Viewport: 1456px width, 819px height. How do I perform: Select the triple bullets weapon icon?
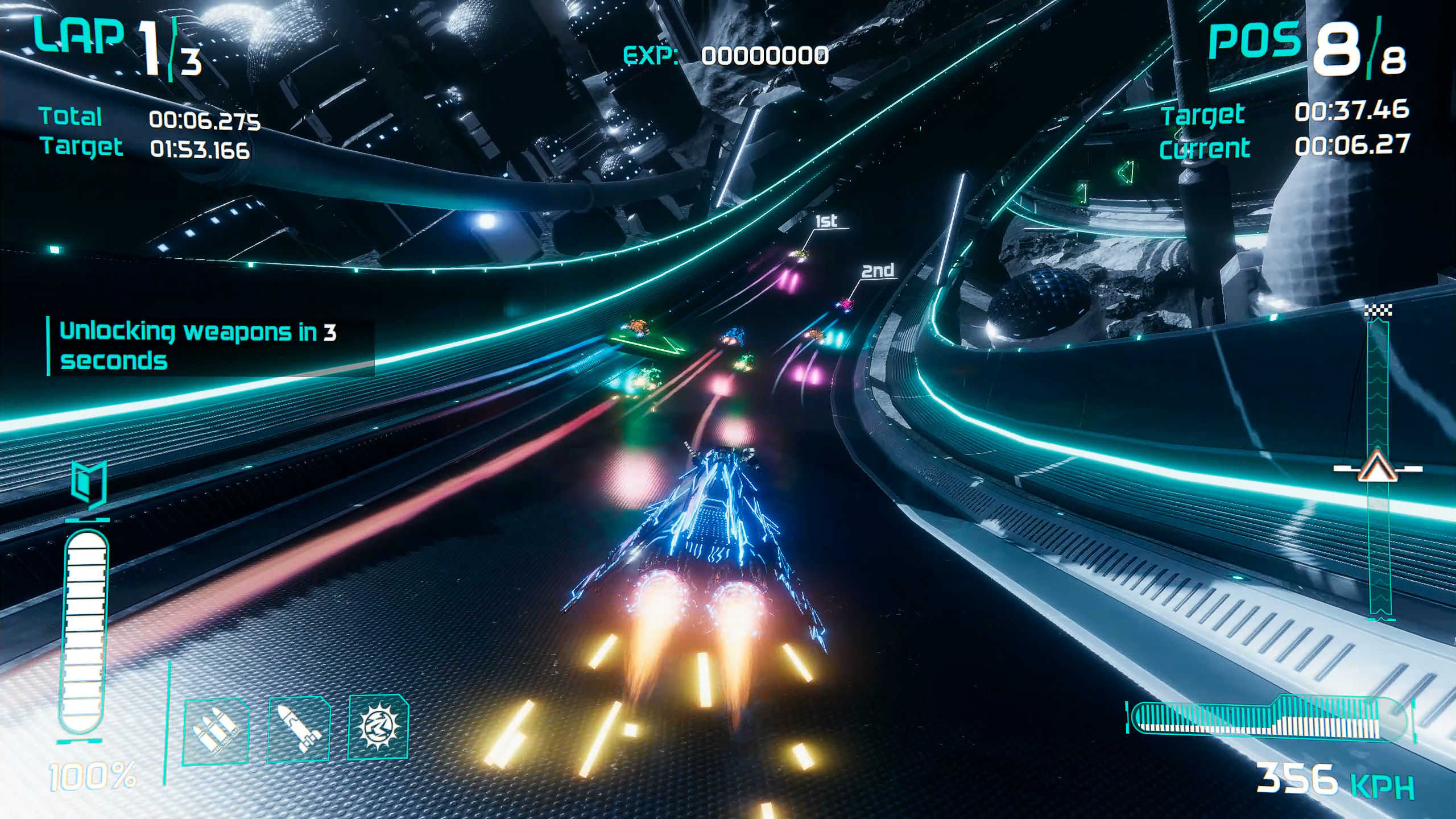(x=216, y=730)
